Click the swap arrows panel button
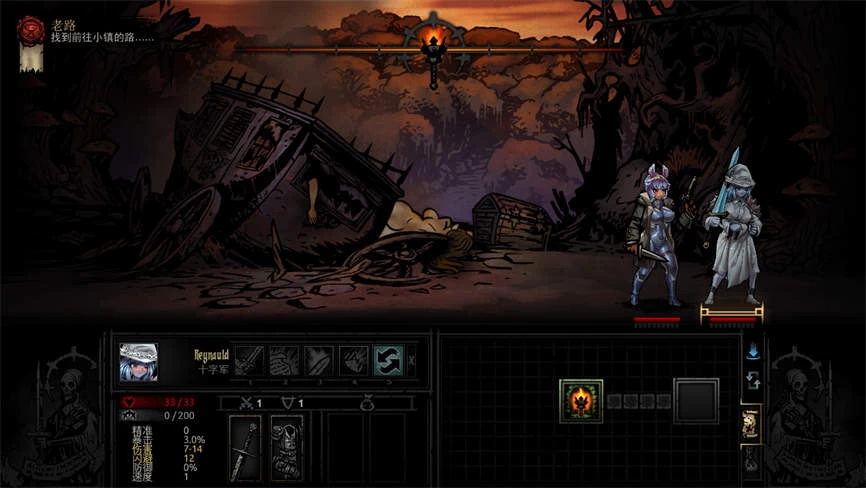 click(752, 381)
